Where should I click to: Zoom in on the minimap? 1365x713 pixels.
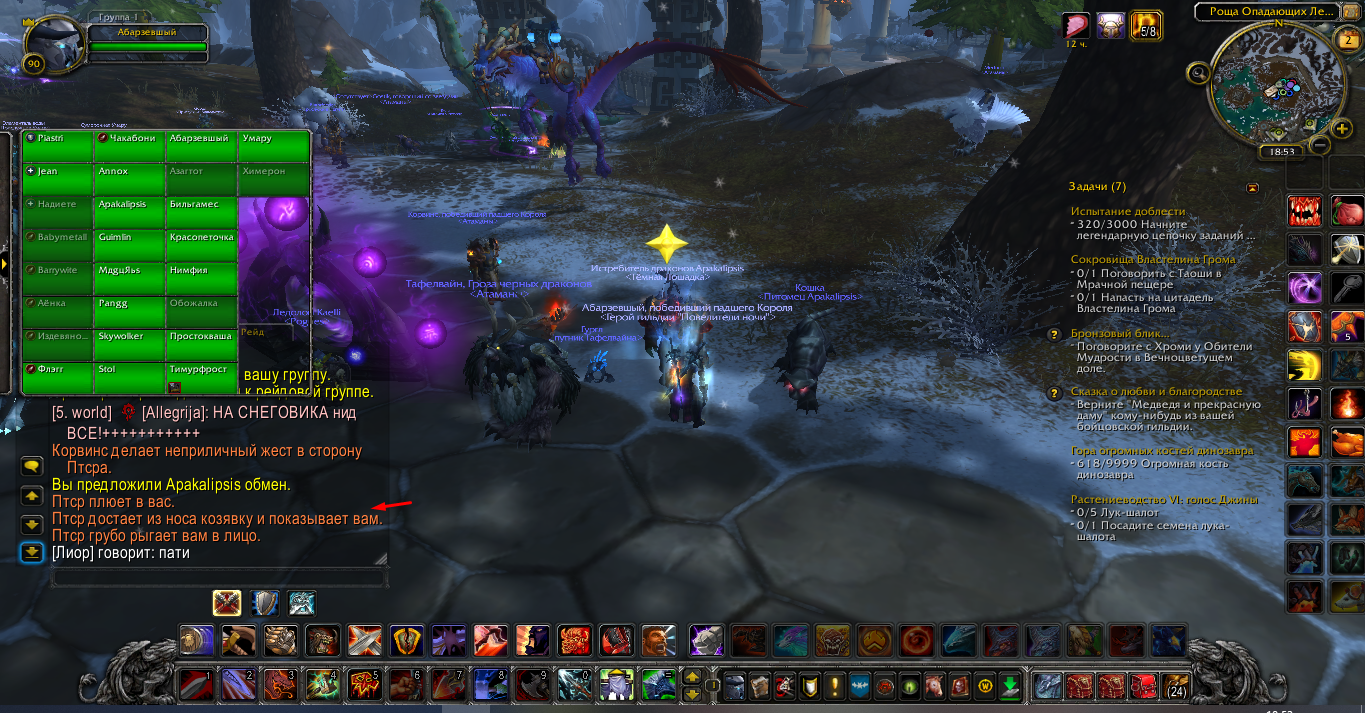(1342, 129)
